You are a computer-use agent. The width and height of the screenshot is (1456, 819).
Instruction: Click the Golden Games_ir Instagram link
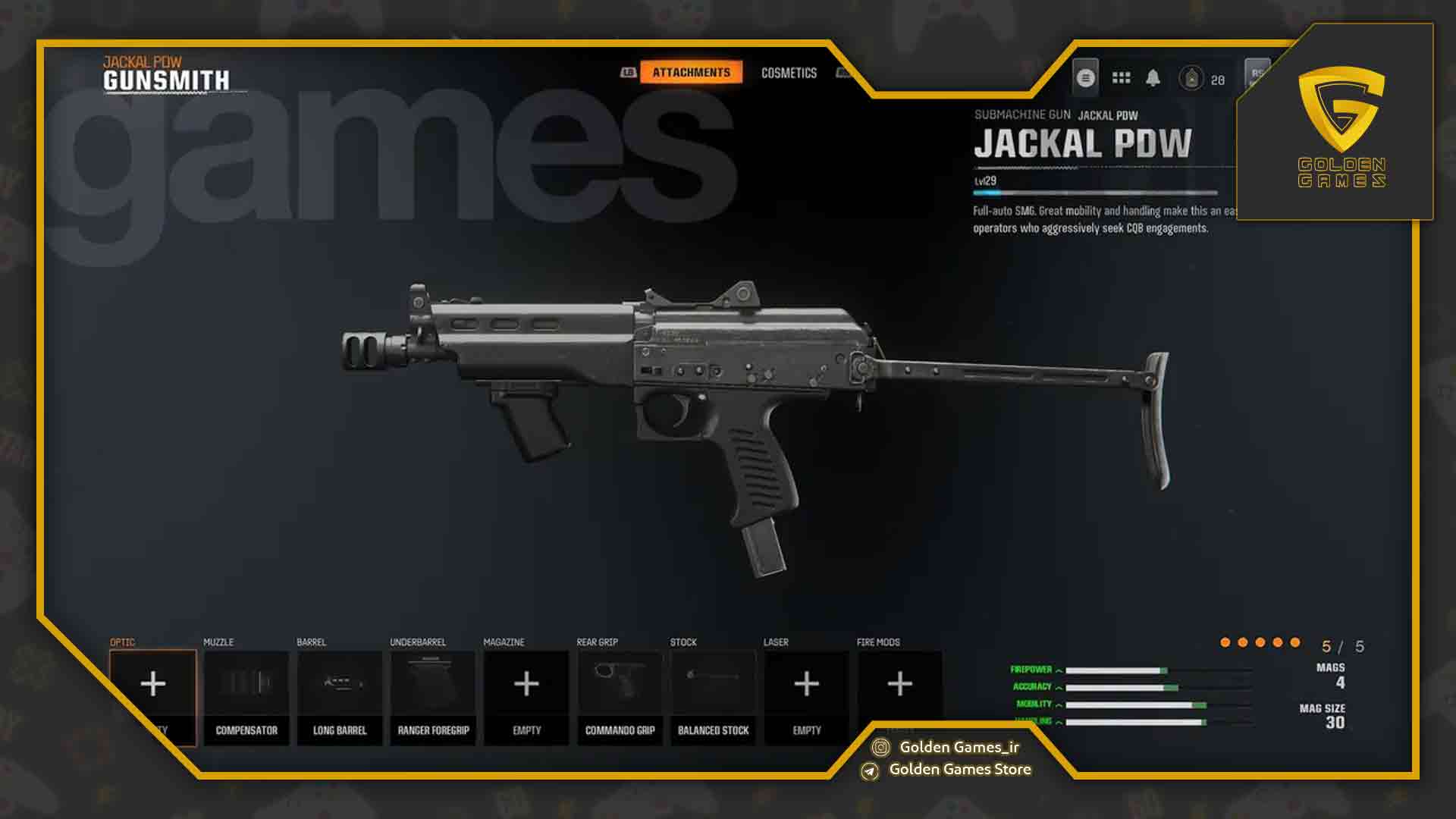pos(961,746)
